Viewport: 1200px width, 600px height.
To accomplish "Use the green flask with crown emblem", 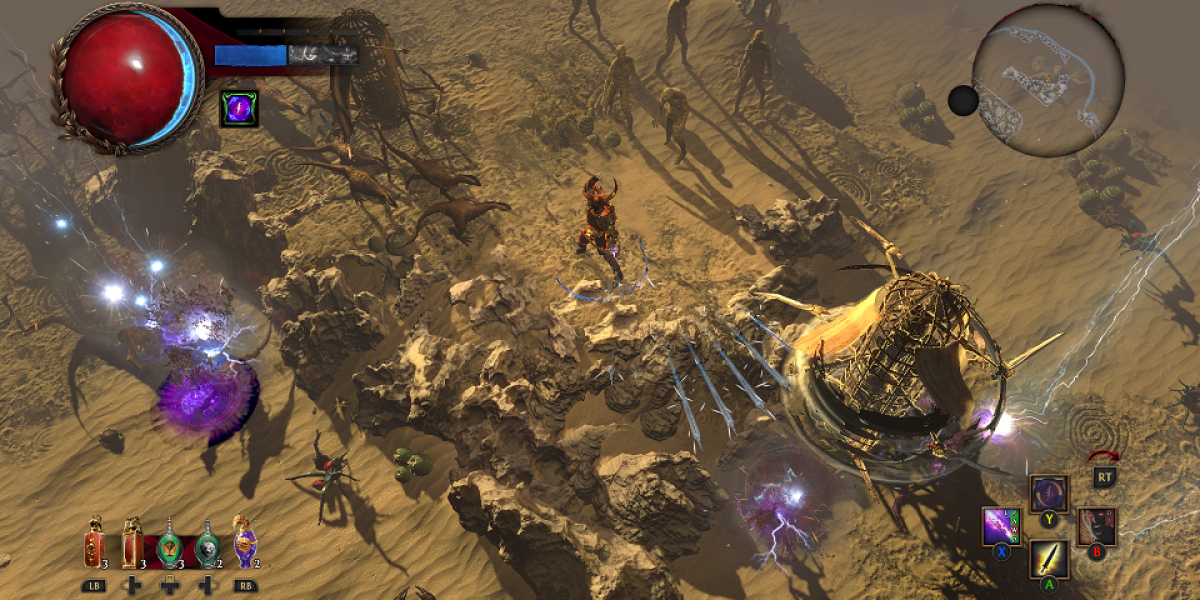I will (x=170, y=546).
